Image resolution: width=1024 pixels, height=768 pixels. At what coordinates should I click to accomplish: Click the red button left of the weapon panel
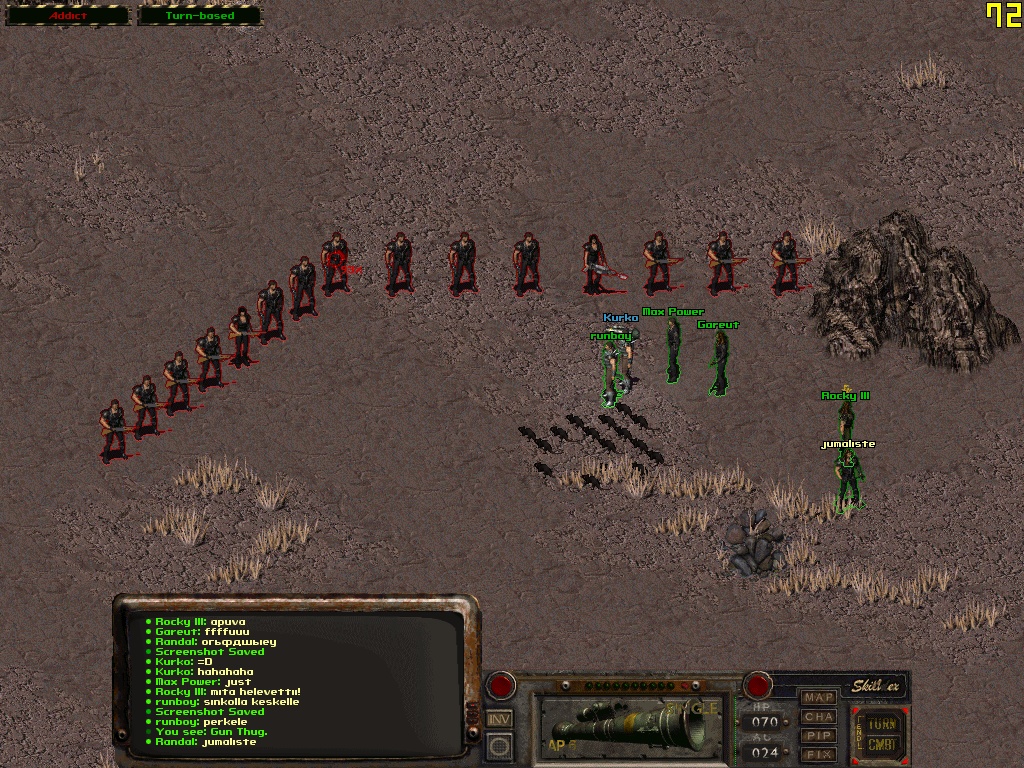499,686
